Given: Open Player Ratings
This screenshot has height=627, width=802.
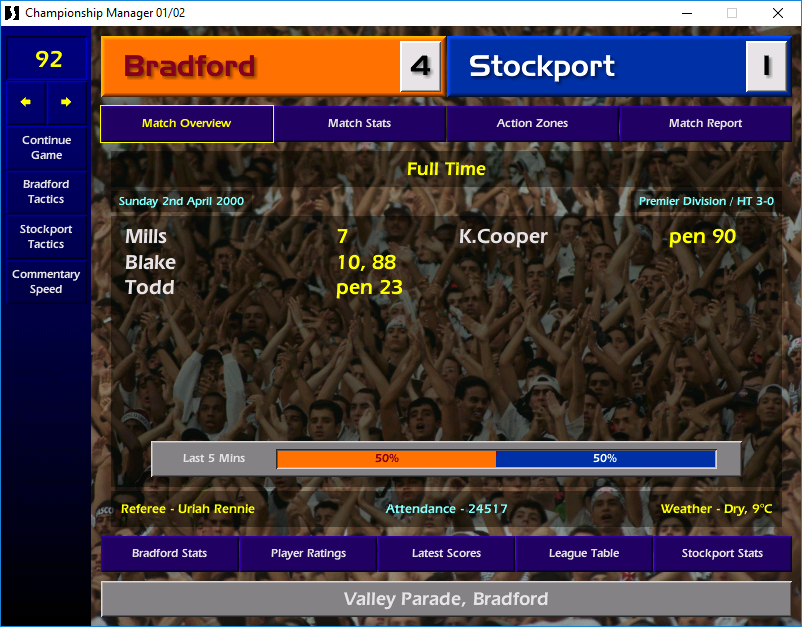Looking at the screenshot, I should (x=308, y=553).
